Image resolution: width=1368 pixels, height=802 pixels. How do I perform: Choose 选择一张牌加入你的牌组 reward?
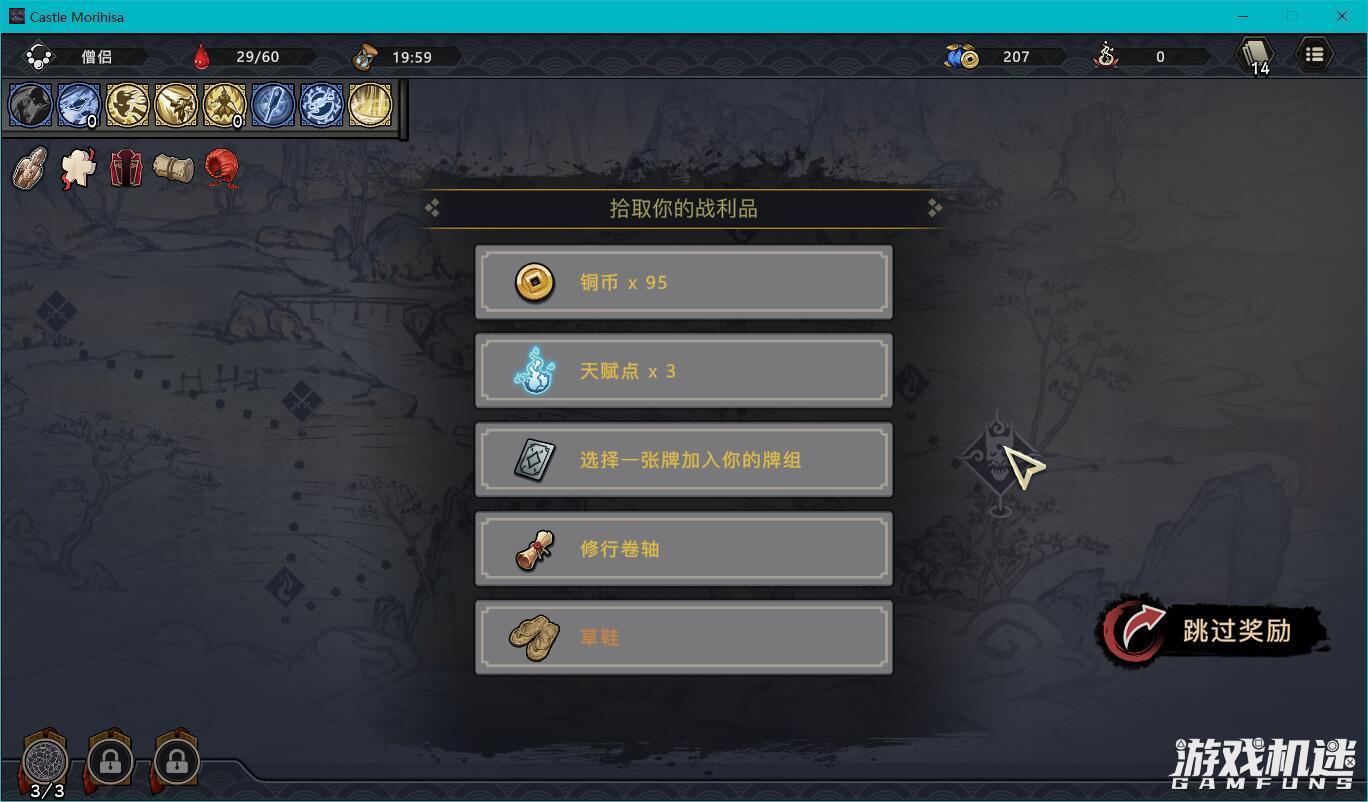coord(683,459)
